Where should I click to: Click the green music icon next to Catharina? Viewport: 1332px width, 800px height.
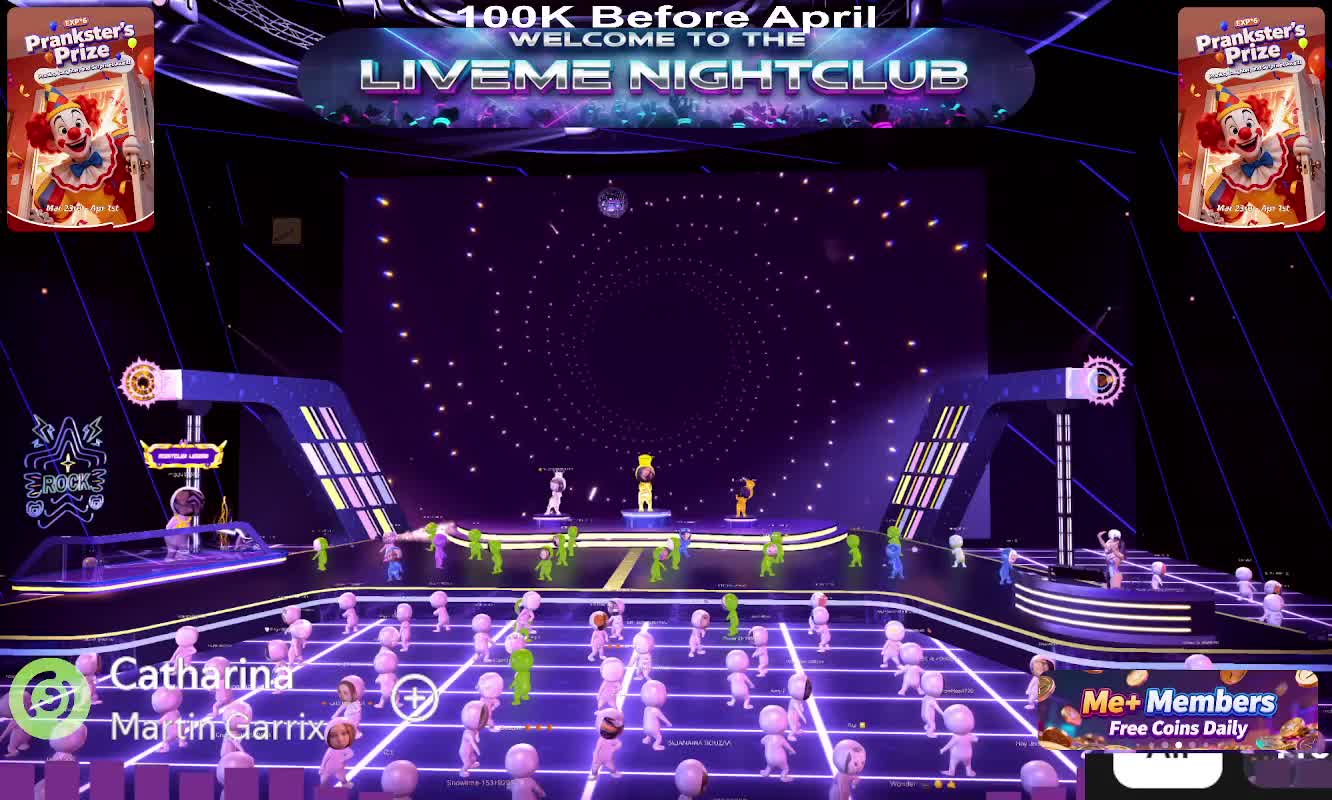click(49, 698)
